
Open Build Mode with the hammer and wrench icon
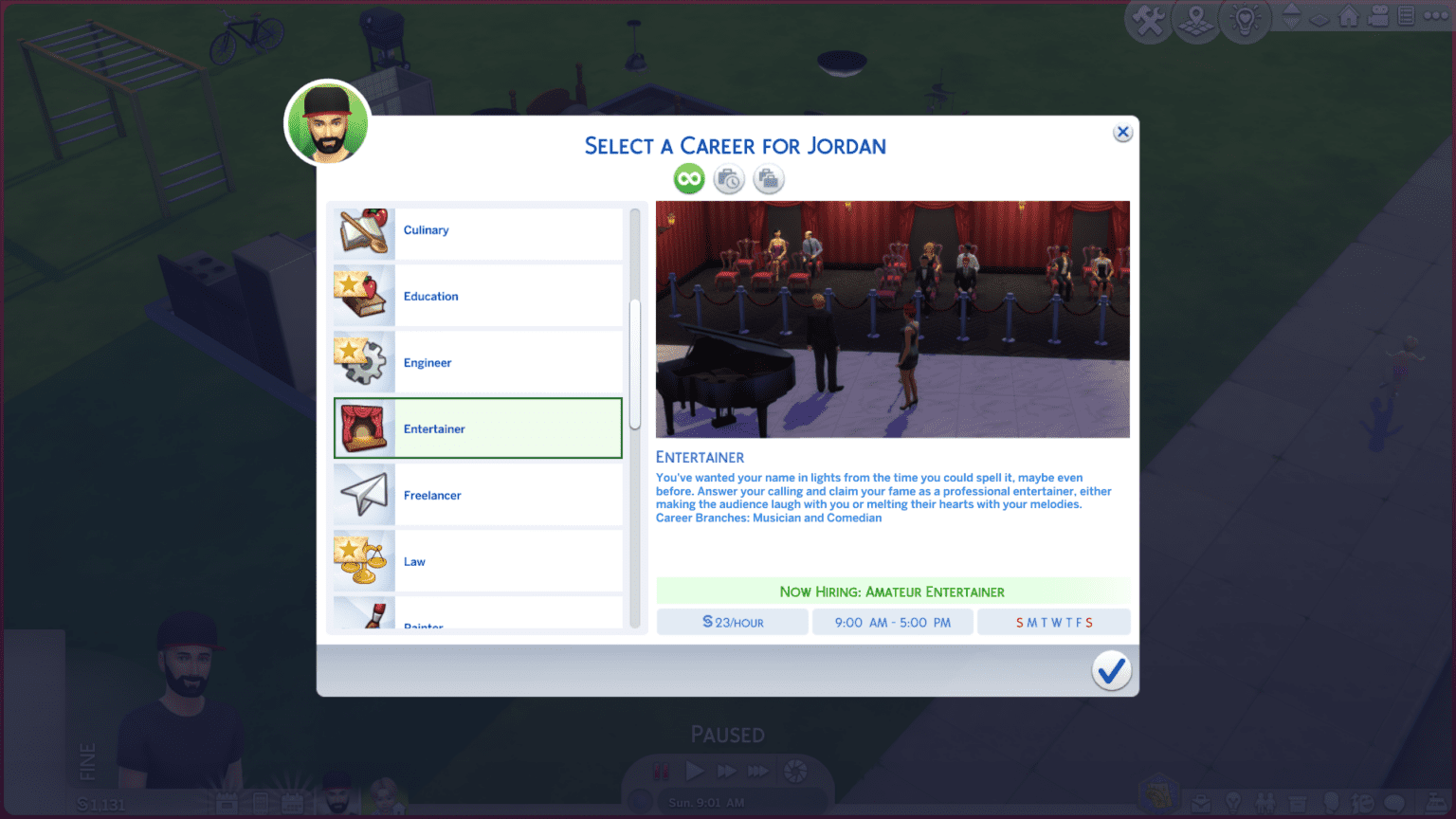(x=1148, y=19)
